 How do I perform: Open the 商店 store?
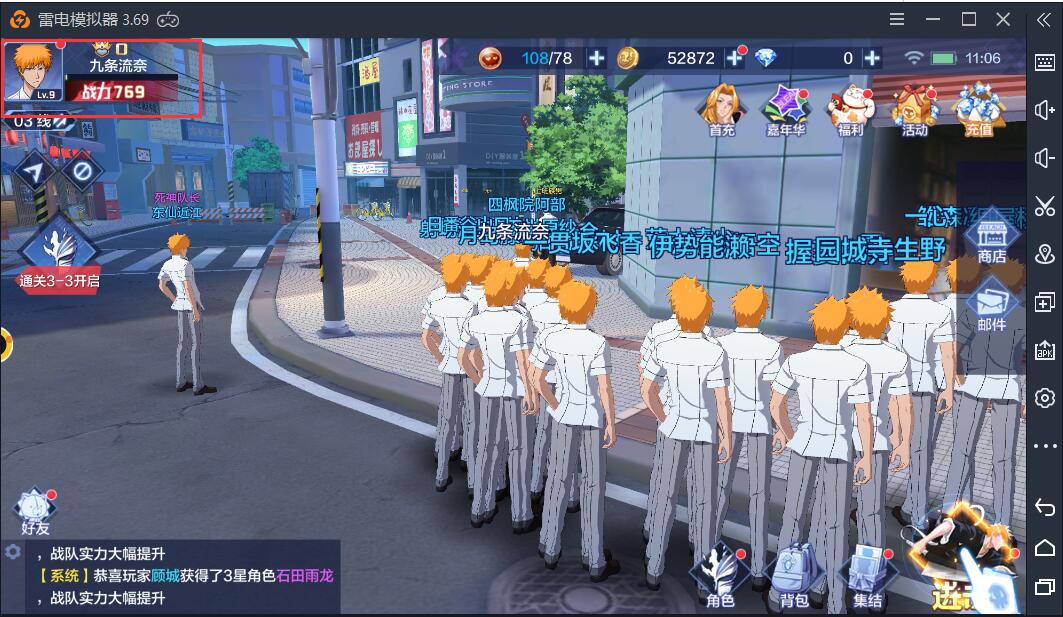[x=991, y=240]
